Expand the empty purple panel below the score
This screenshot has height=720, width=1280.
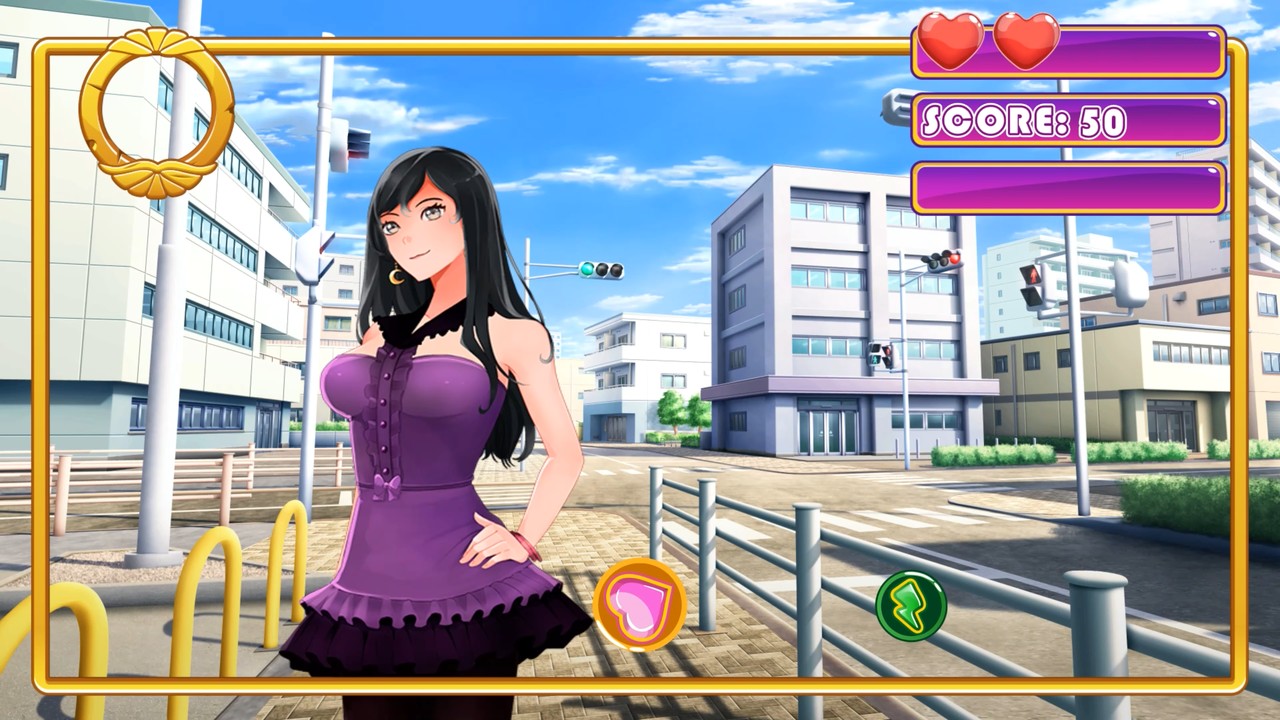1065,188
